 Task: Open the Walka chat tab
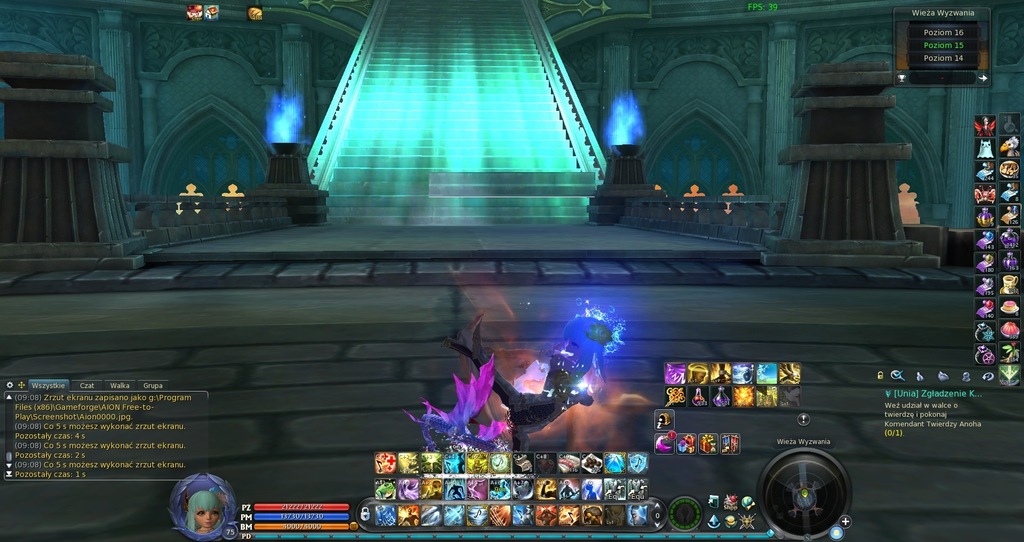(120, 385)
